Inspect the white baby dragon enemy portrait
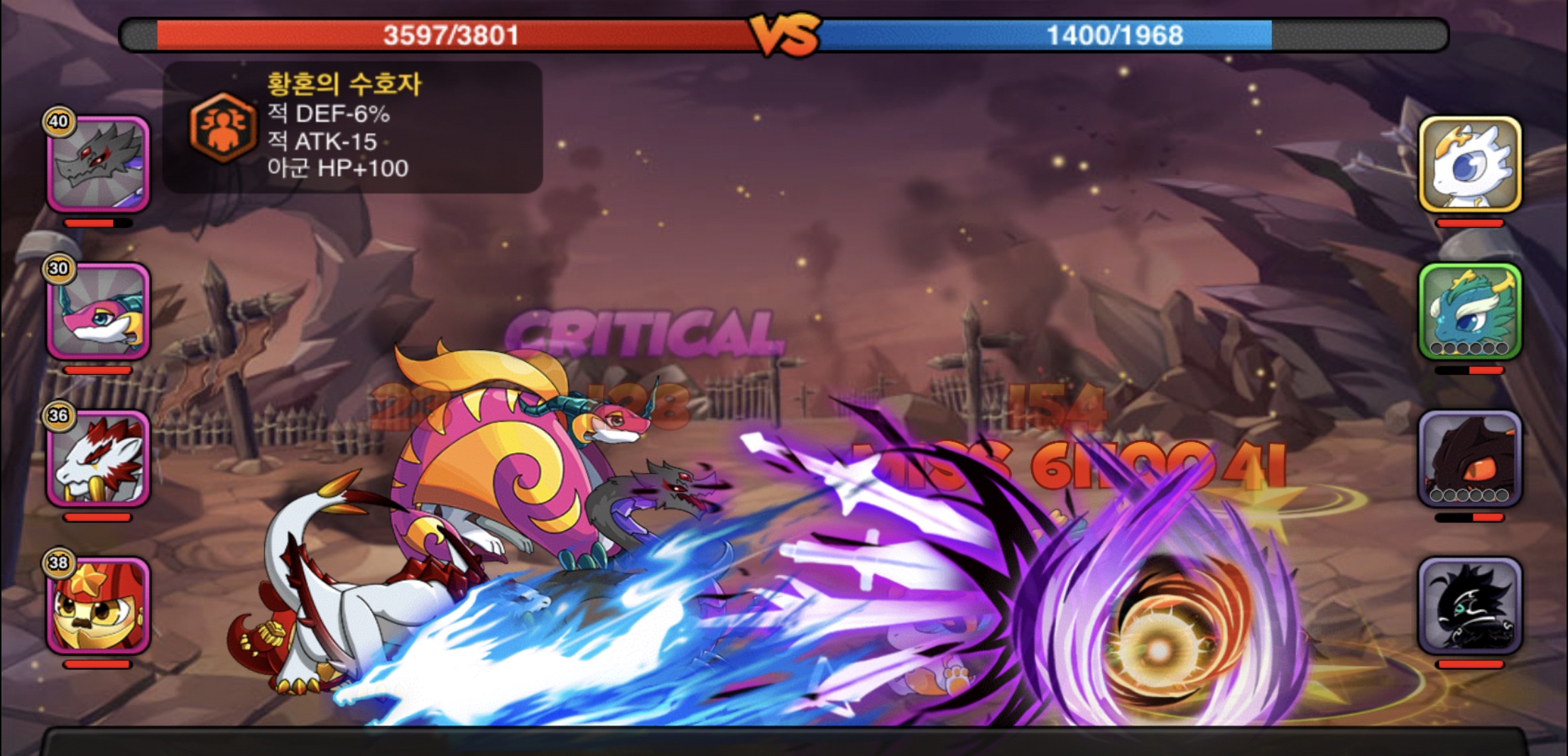Image resolution: width=1568 pixels, height=756 pixels. 1469,165
